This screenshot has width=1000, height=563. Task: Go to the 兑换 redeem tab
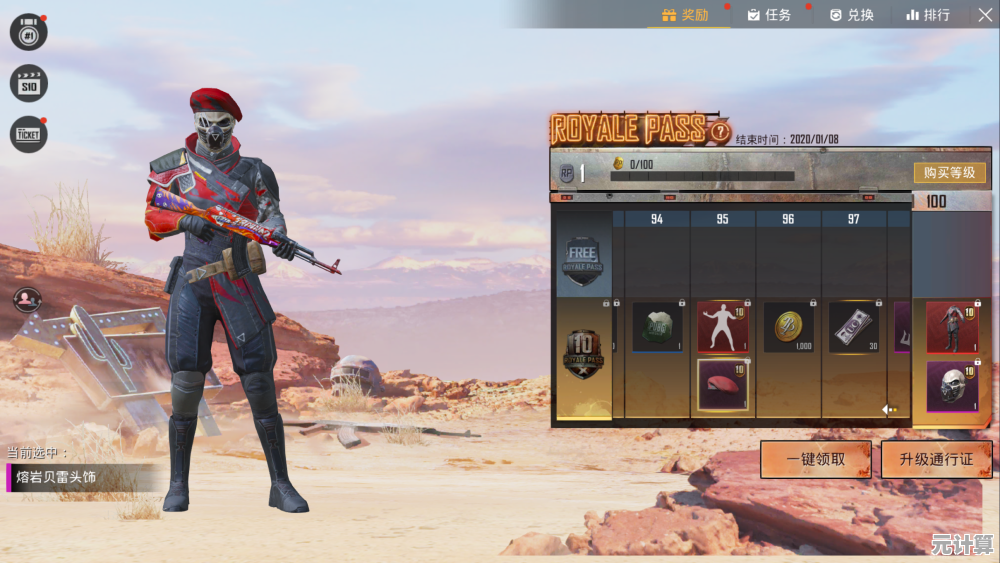click(851, 15)
